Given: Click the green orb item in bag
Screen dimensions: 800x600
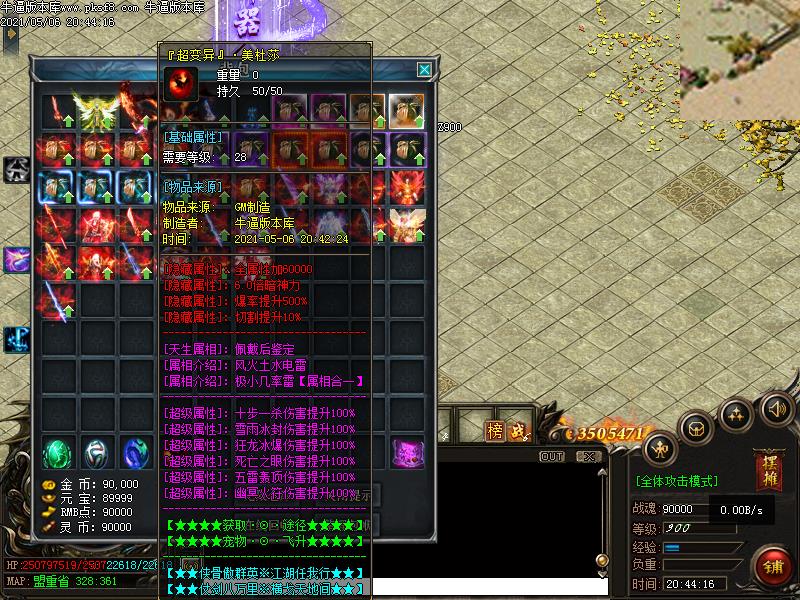Looking at the screenshot, I should click(59, 453).
